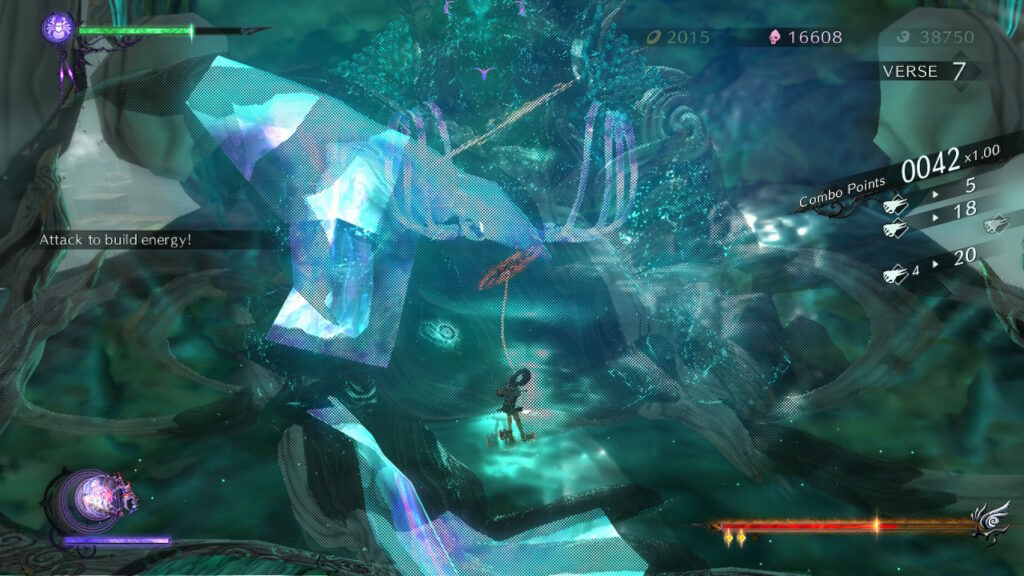Select the pink orb currency icon
The height and width of the screenshot is (576, 1024).
click(774, 38)
